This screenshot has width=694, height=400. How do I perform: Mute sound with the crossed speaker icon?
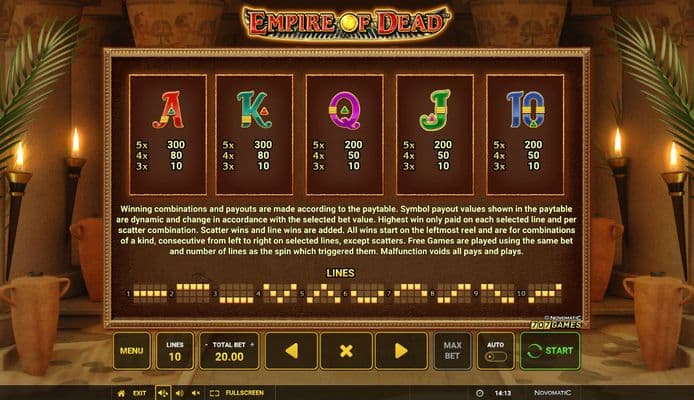[195, 393]
